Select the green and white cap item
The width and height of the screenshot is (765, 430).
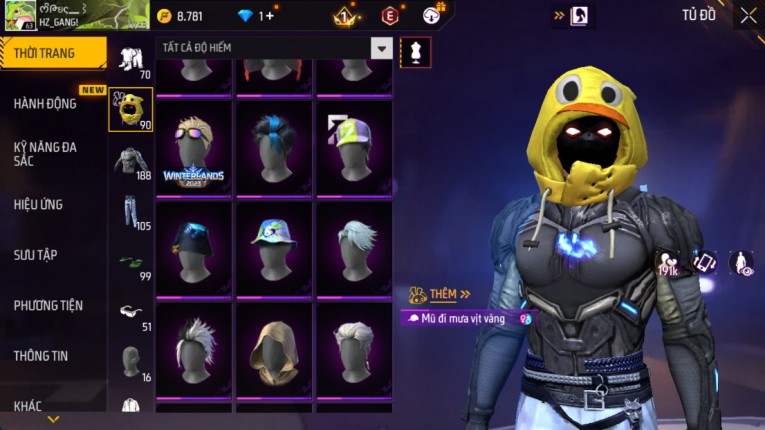(352, 148)
